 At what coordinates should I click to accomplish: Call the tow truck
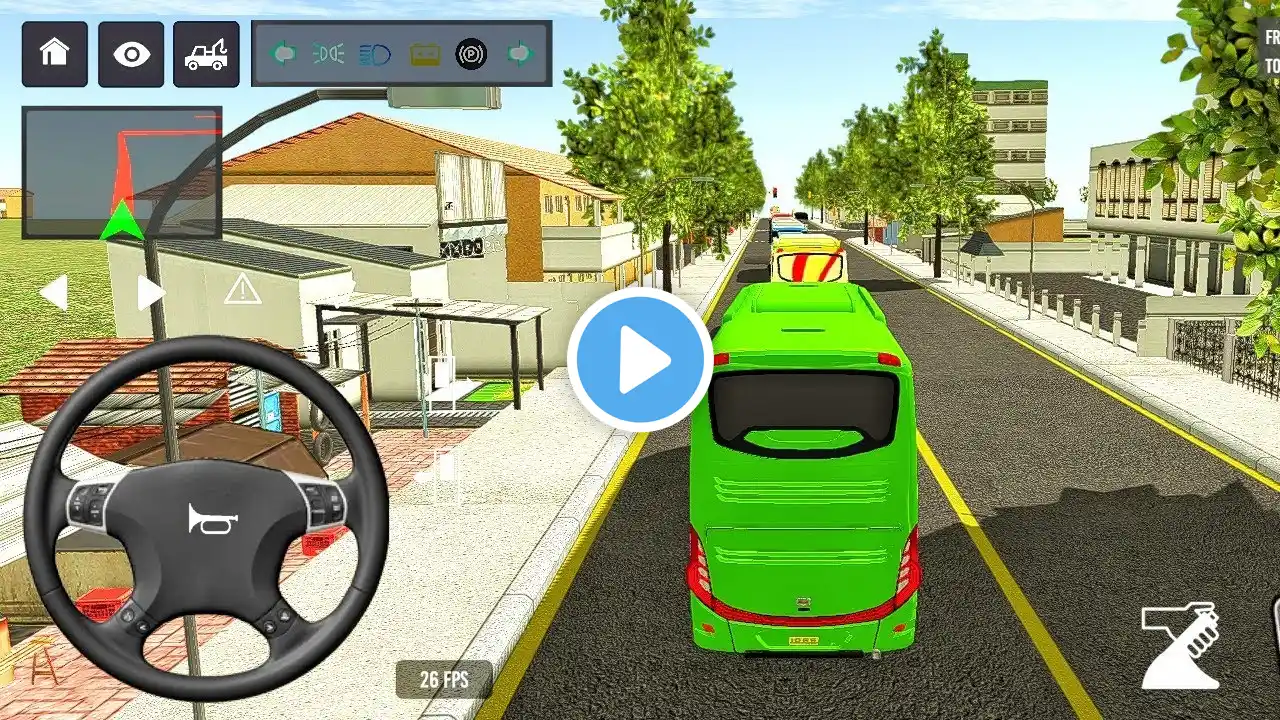click(x=206, y=54)
